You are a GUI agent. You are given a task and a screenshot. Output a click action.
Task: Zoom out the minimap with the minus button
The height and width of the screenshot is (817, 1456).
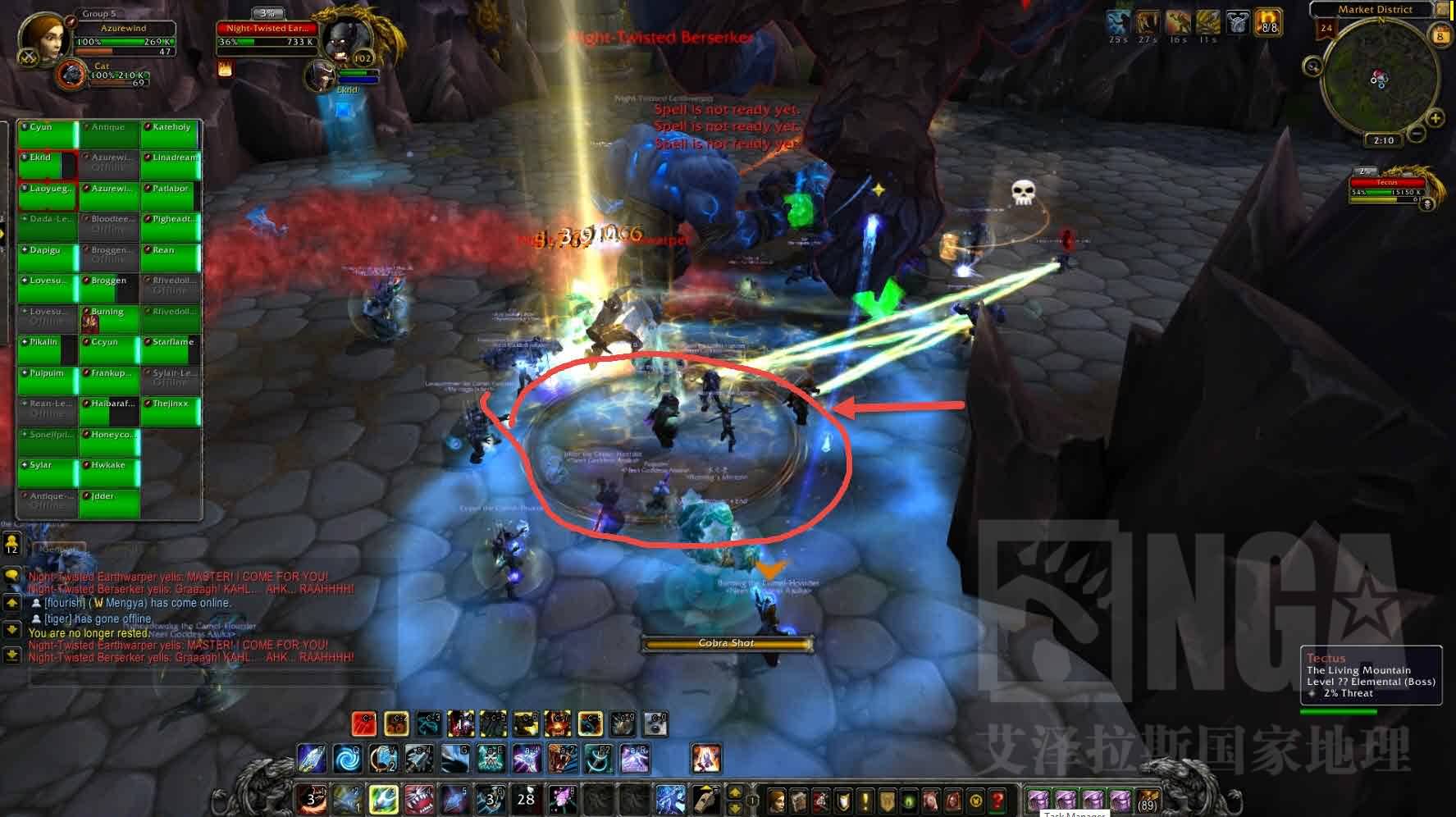tap(1417, 133)
